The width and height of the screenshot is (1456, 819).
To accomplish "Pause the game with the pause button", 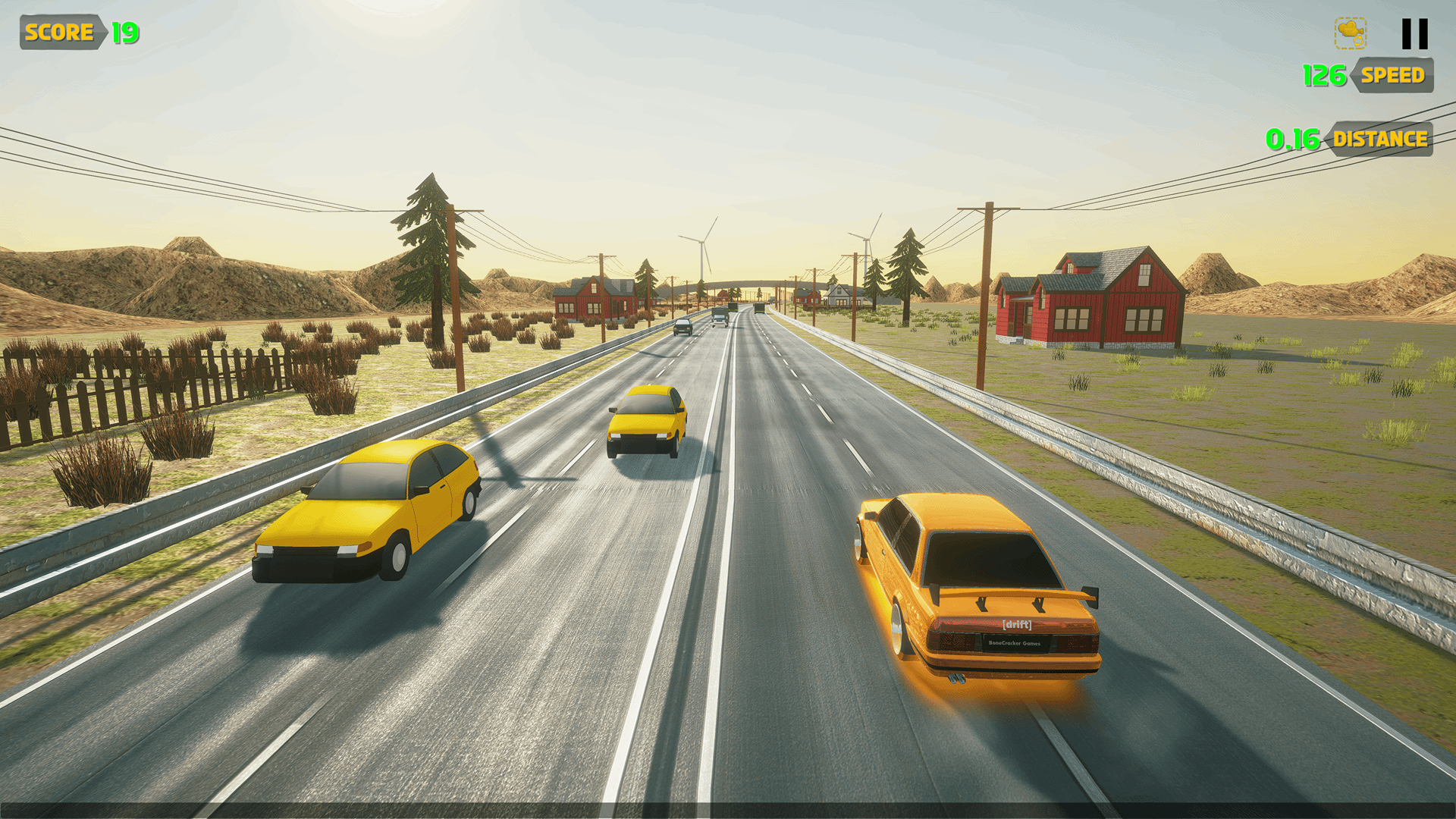I will coord(1414,34).
